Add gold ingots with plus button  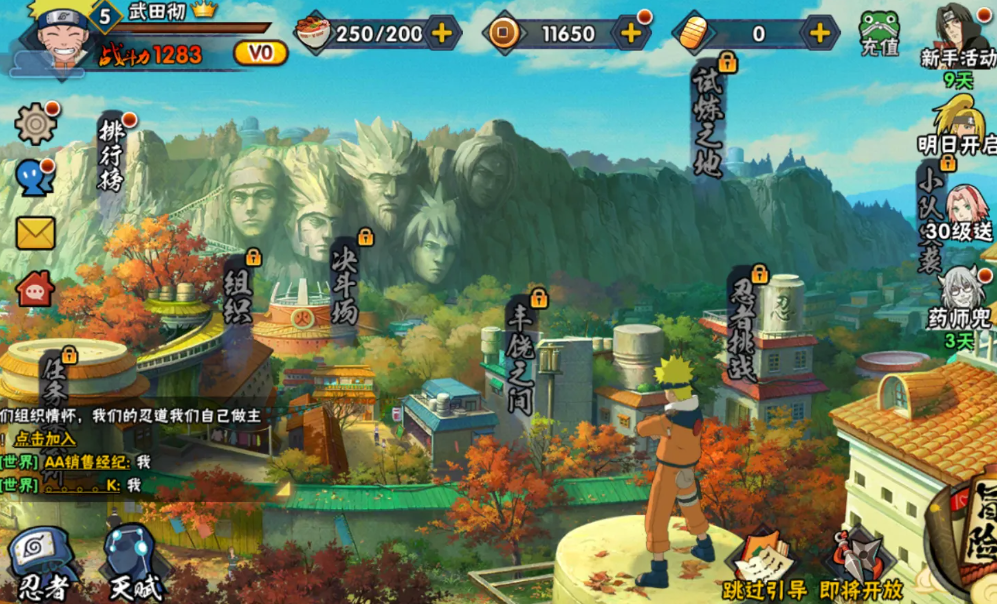(819, 33)
